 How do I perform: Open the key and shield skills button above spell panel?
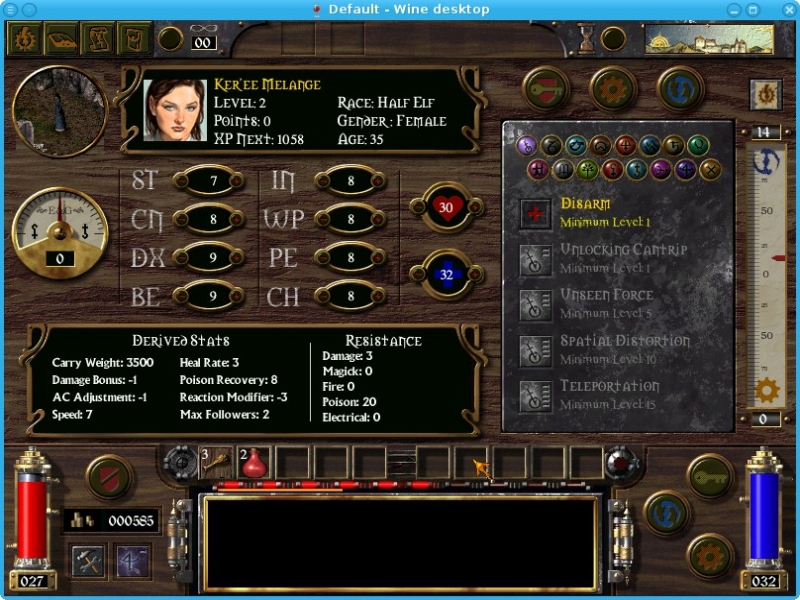[x=546, y=89]
